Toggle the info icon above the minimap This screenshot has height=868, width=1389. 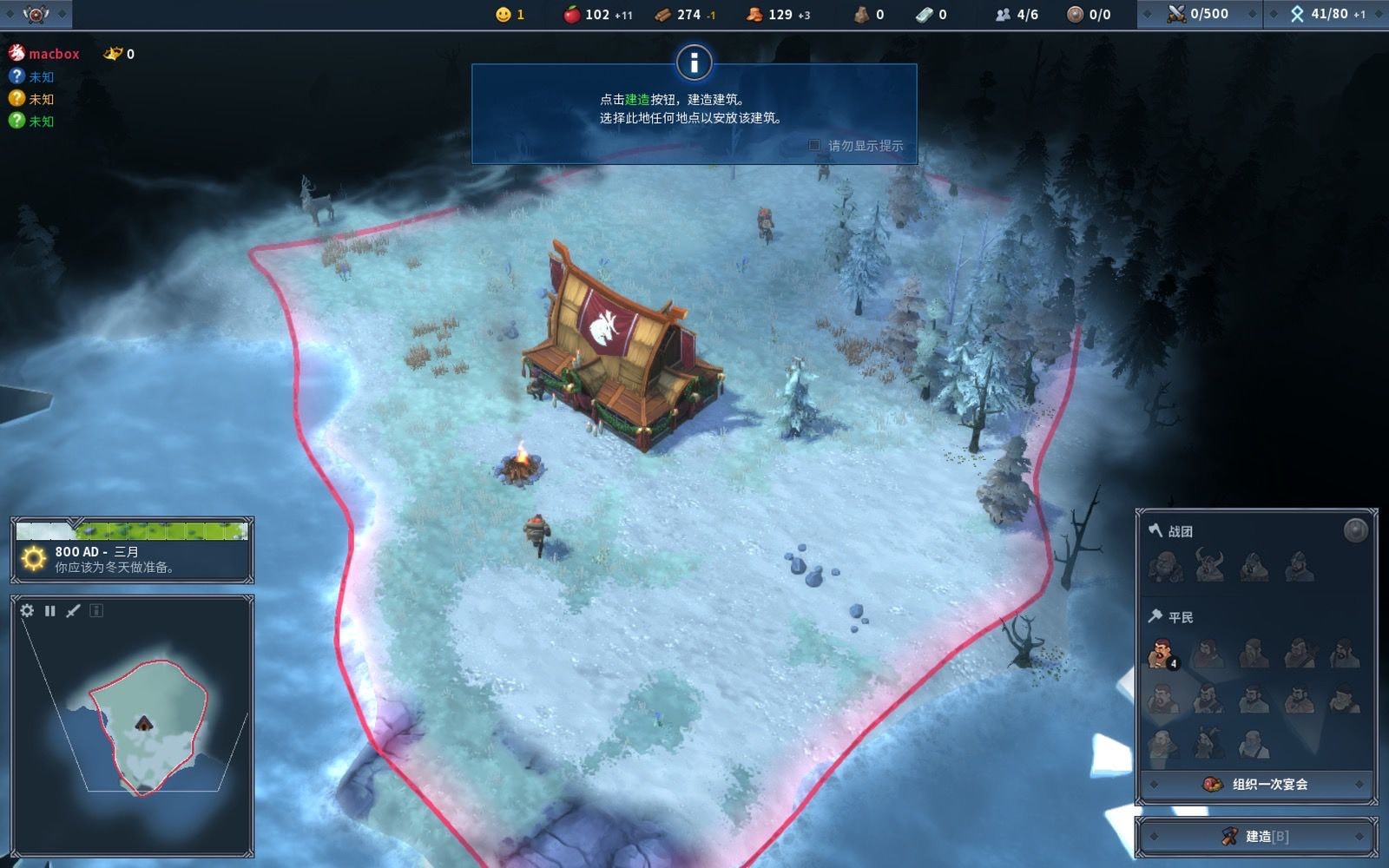(x=96, y=610)
